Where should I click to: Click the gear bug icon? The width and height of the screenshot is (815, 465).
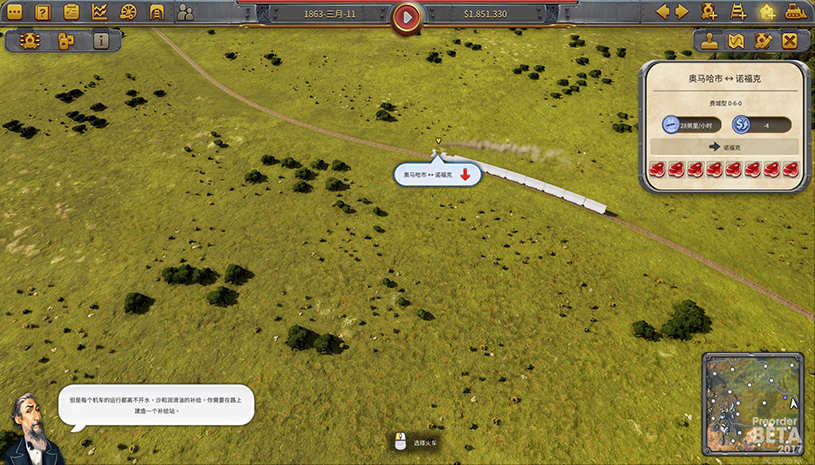point(28,41)
